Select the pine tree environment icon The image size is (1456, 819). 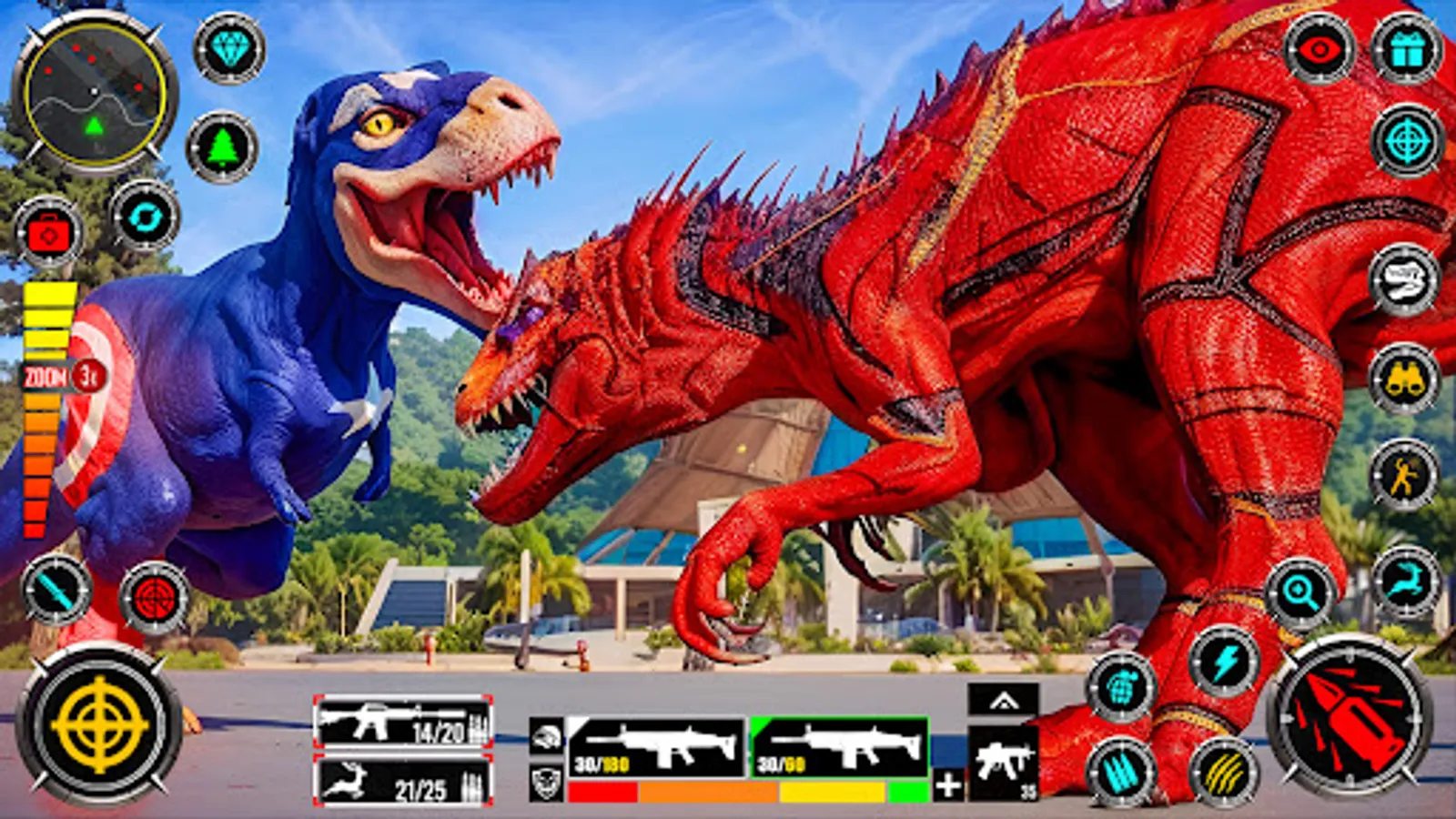click(223, 143)
